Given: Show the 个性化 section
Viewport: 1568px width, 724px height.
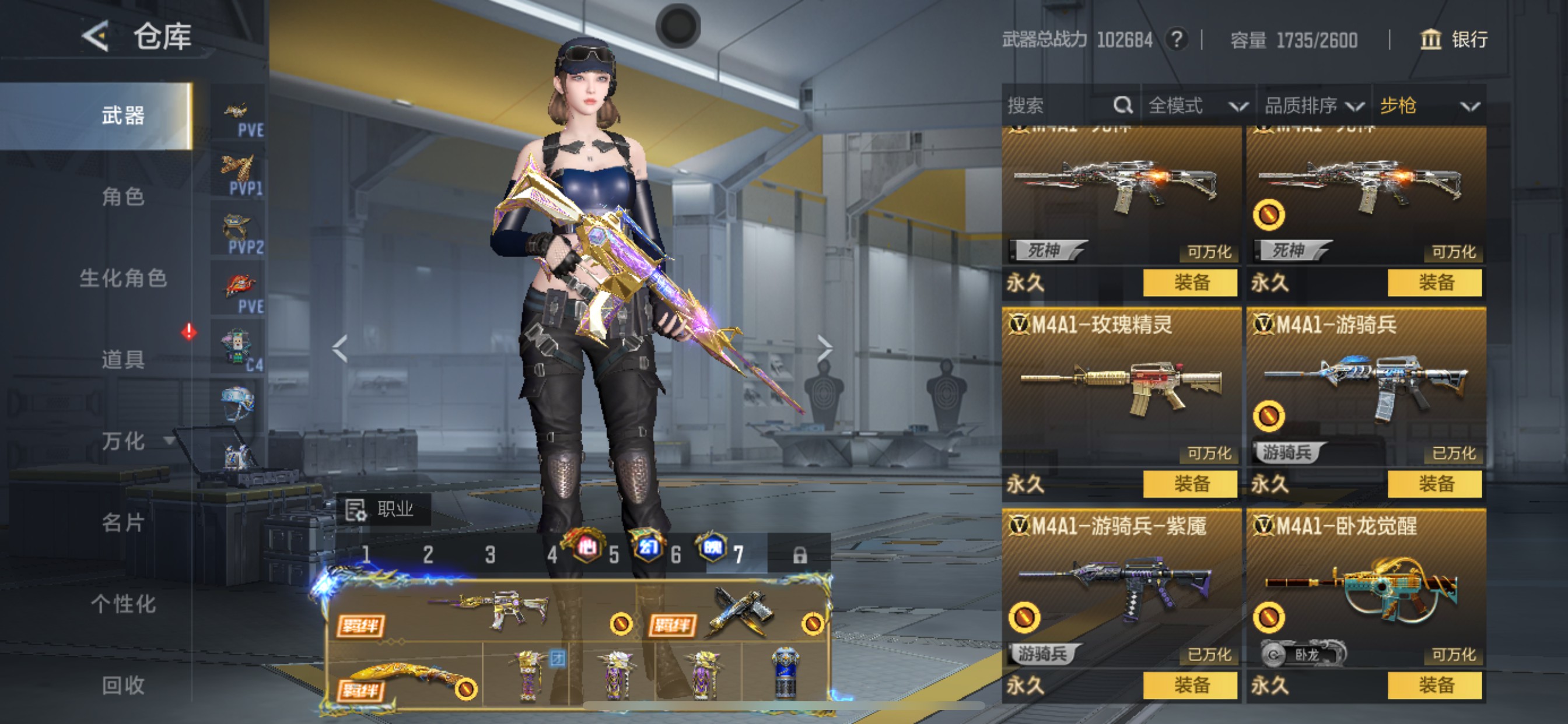Looking at the screenshot, I should 123,603.
